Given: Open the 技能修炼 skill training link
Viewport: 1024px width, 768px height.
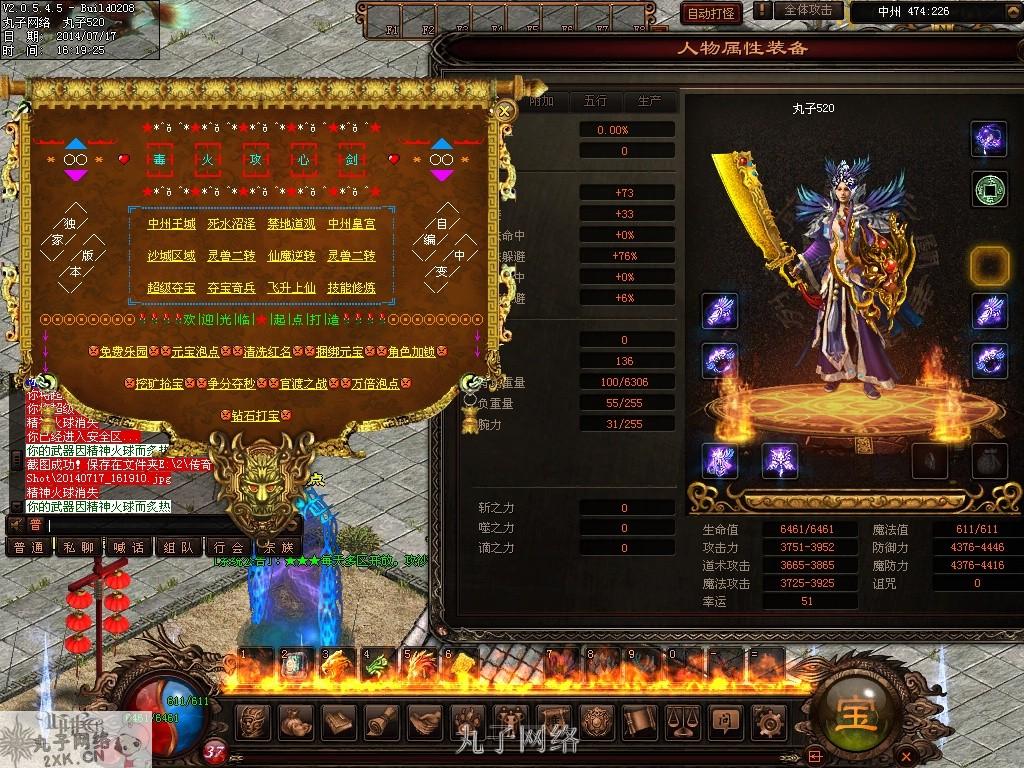Looking at the screenshot, I should 351,289.
